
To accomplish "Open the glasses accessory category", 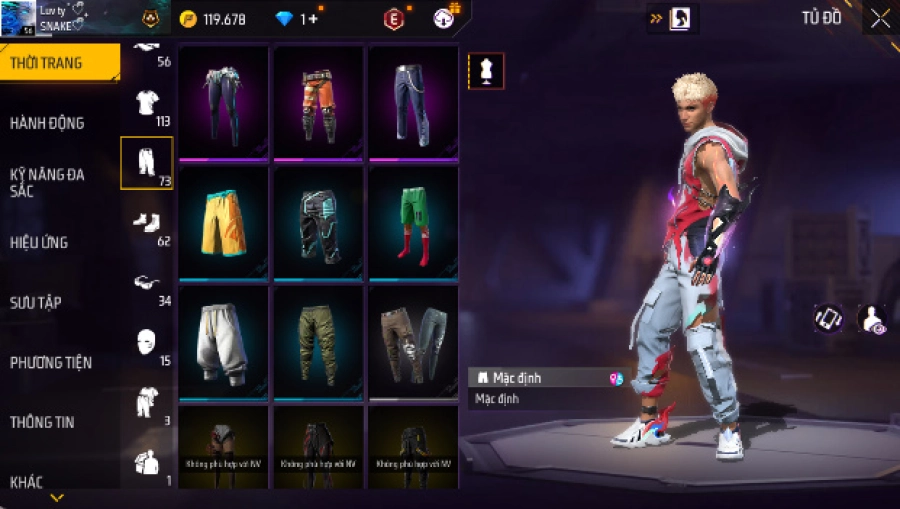I will (147, 283).
